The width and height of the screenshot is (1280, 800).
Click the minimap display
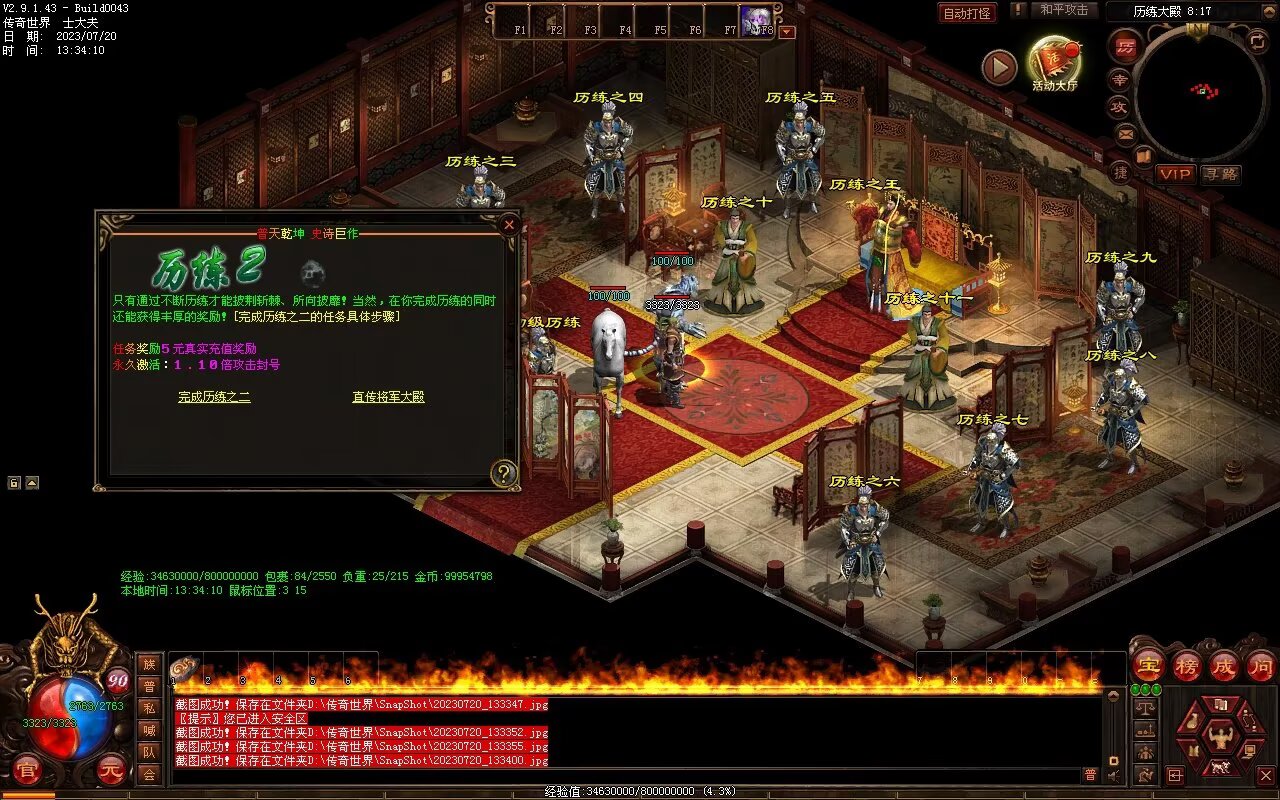pyautogui.click(x=1201, y=92)
